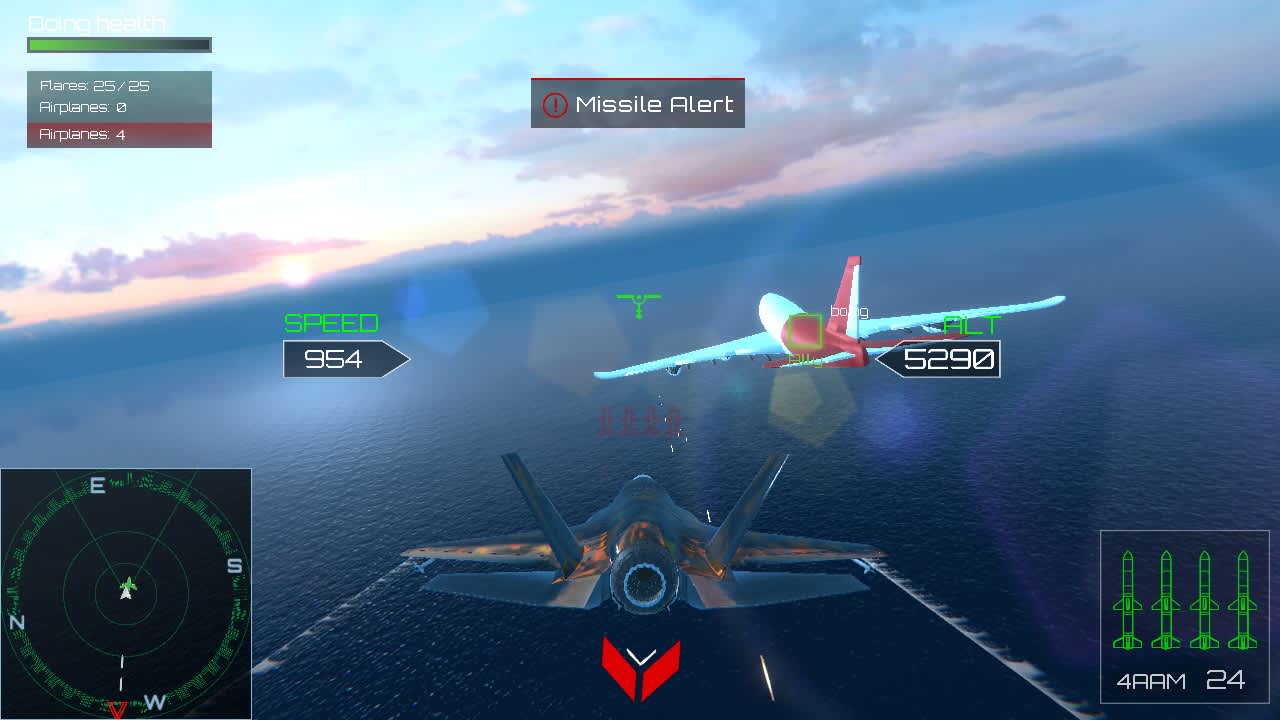
Task: Expand the weapons panel showing 4AAM 24
Action: coord(1185,615)
